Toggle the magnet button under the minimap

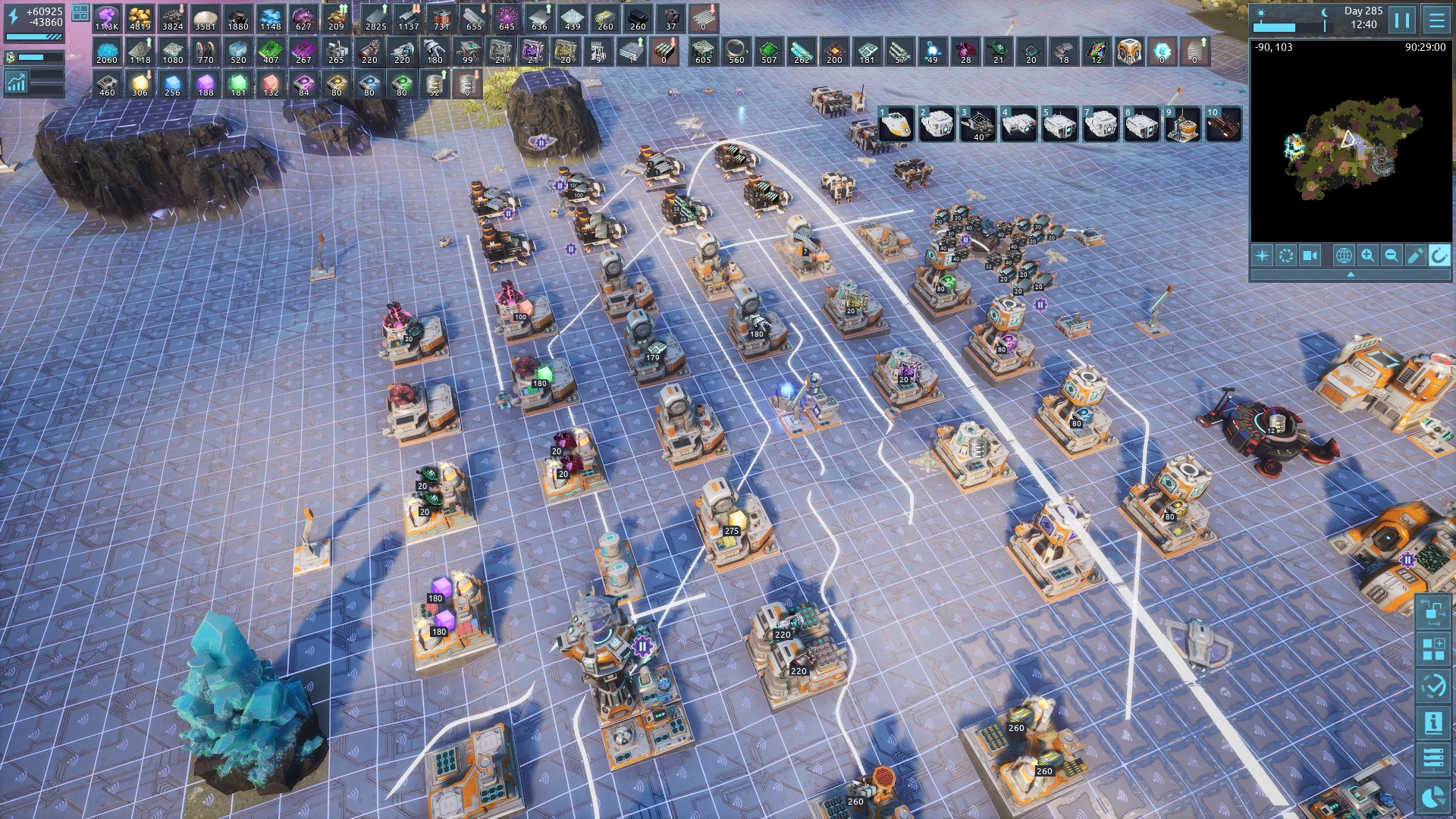[1439, 256]
